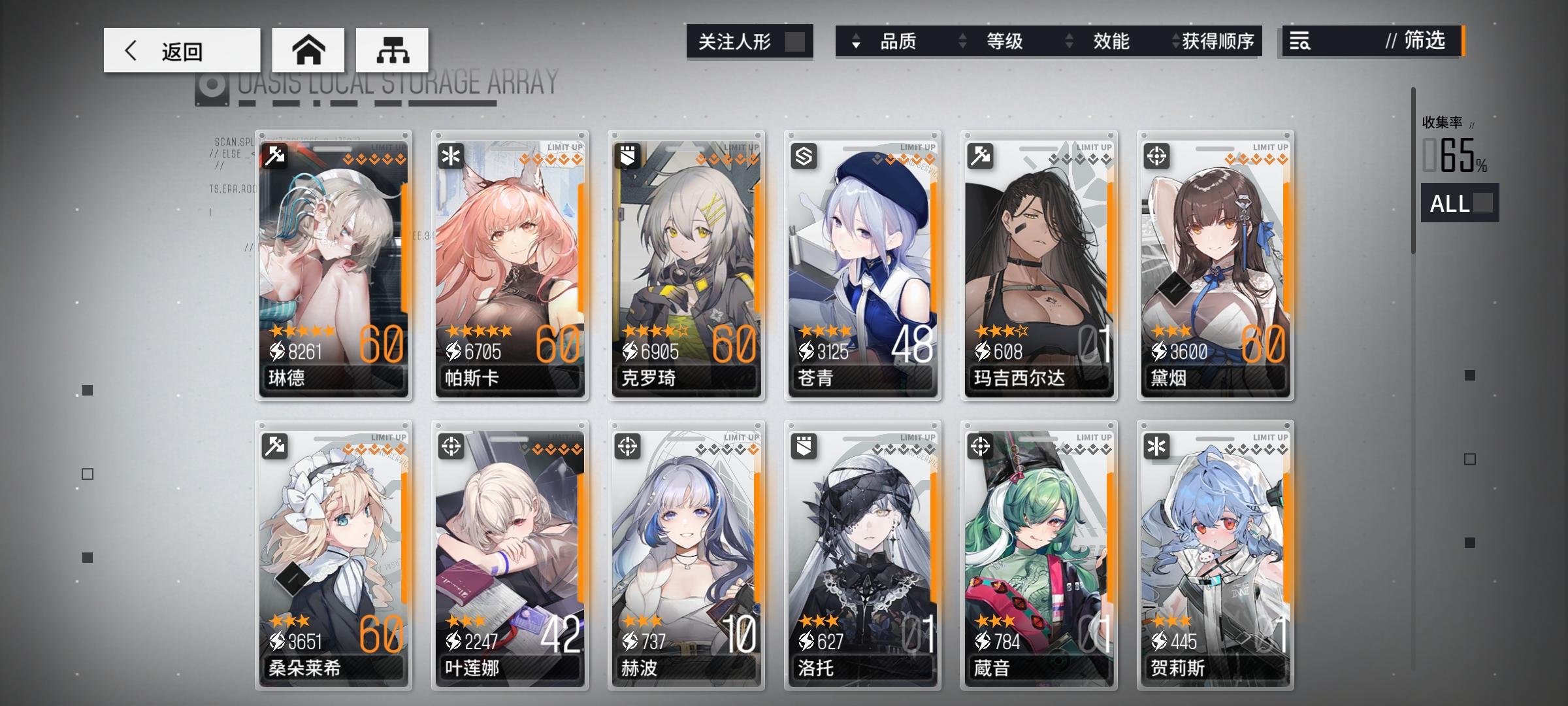Image resolution: width=1568 pixels, height=706 pixels.
Task: Open the 品质 sort dropdown
Action: [898, 42]
